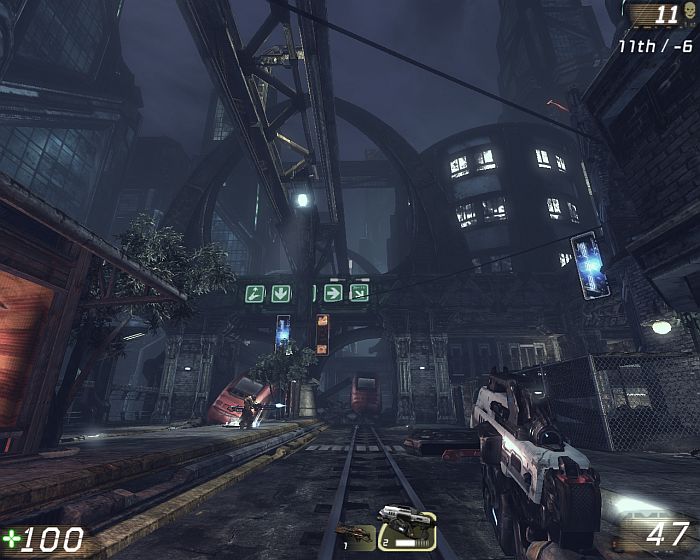Select the Enforcer pistol in slot 2
Image resolution: width=700 pixels, height=560 pixels.
click(406, 527)
